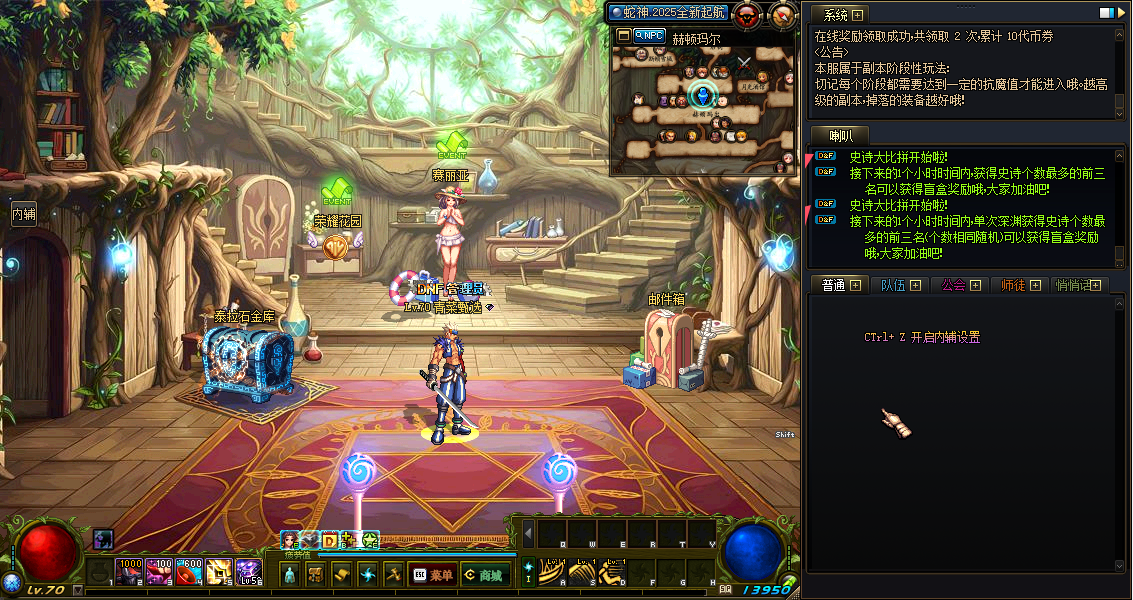Open the 商城 shop button

(482, 575)
